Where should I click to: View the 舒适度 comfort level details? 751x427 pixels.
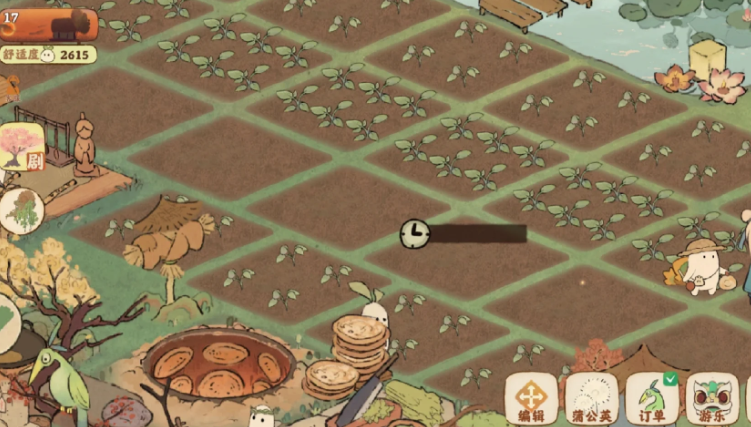click(49, 54)
